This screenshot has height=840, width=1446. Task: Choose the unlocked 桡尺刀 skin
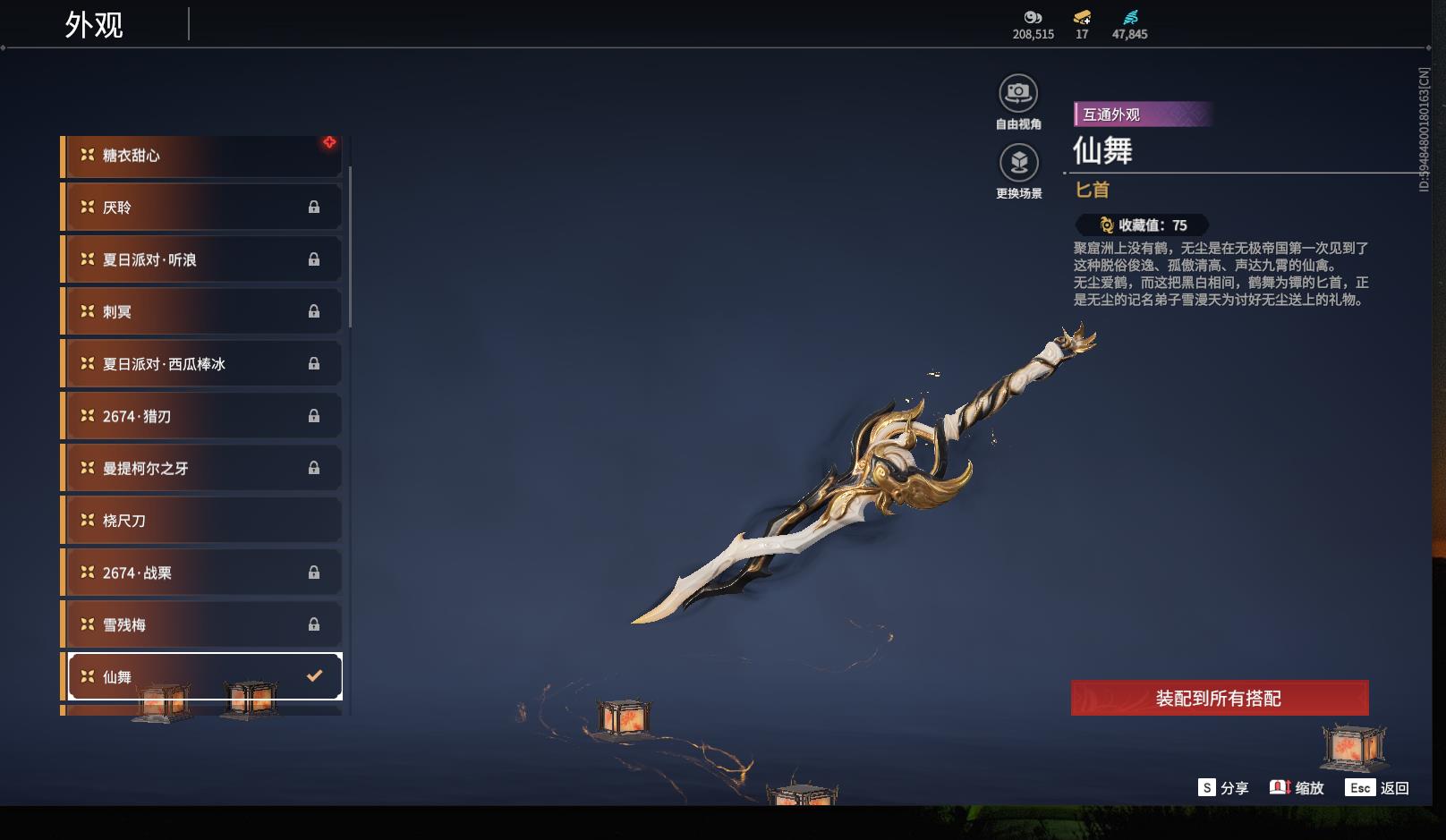201,521
